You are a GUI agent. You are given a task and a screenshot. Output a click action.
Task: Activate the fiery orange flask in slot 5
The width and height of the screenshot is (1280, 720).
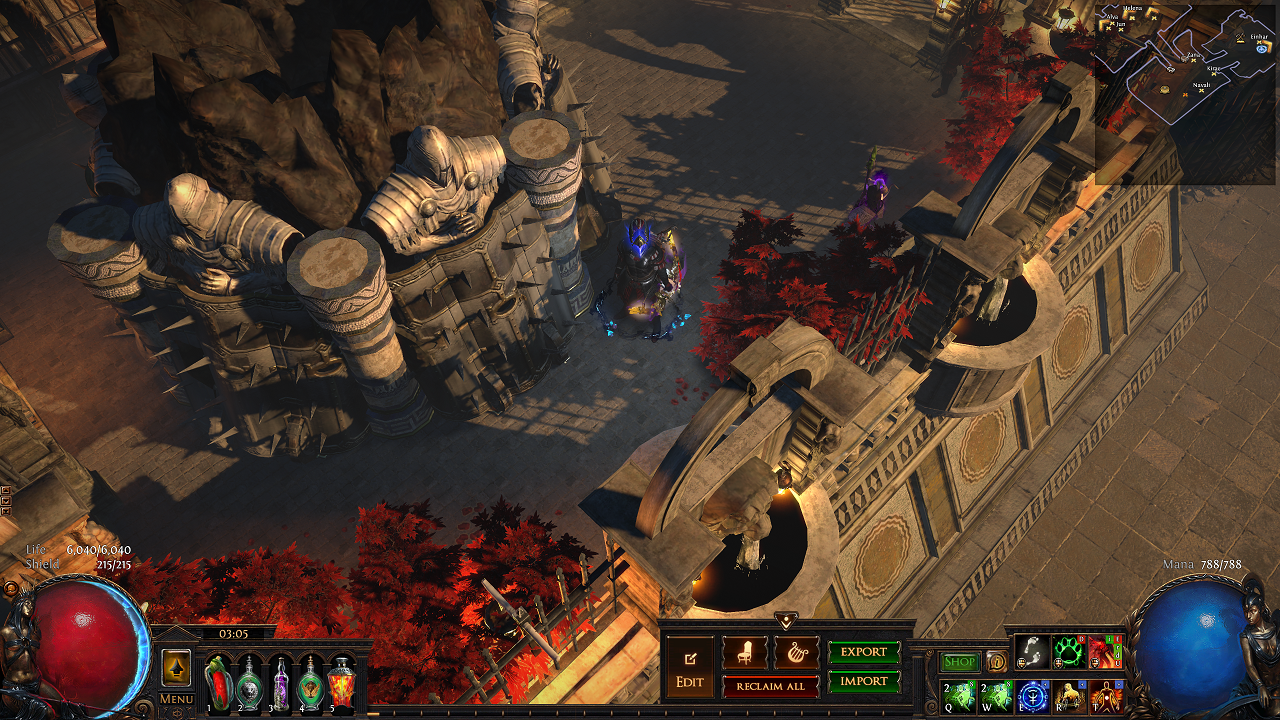pyautogui.click(x=342, y=682)
